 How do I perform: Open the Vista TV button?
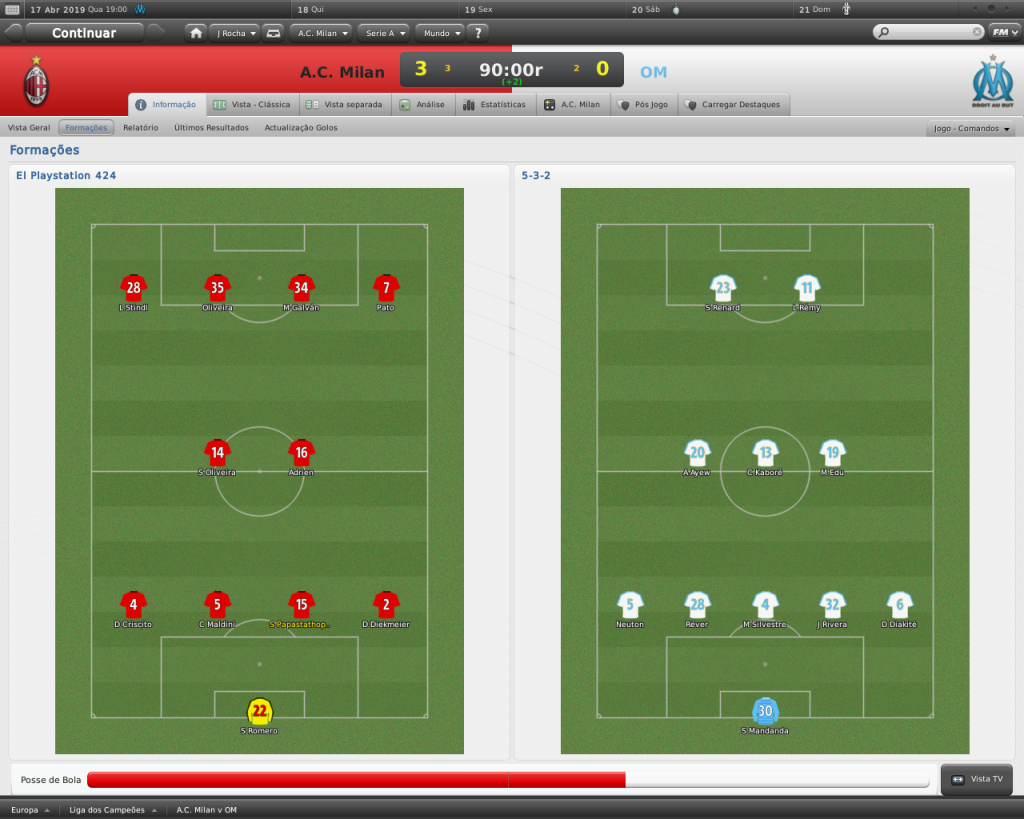point(977,779)
